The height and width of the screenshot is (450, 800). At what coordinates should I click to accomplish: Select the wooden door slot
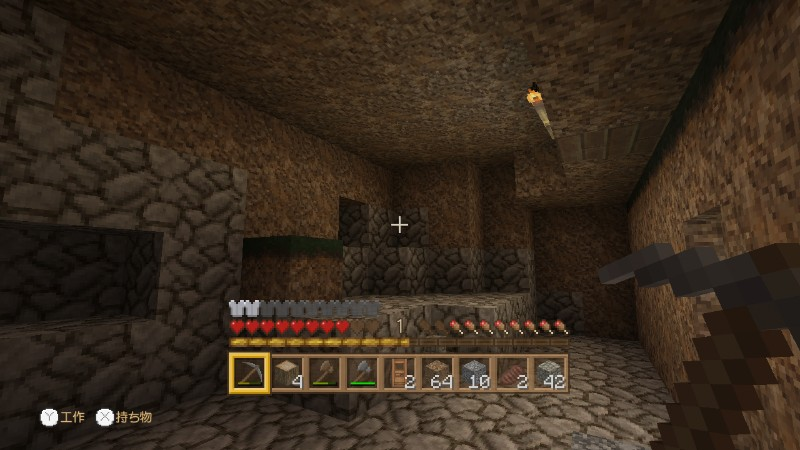(399, 373)
